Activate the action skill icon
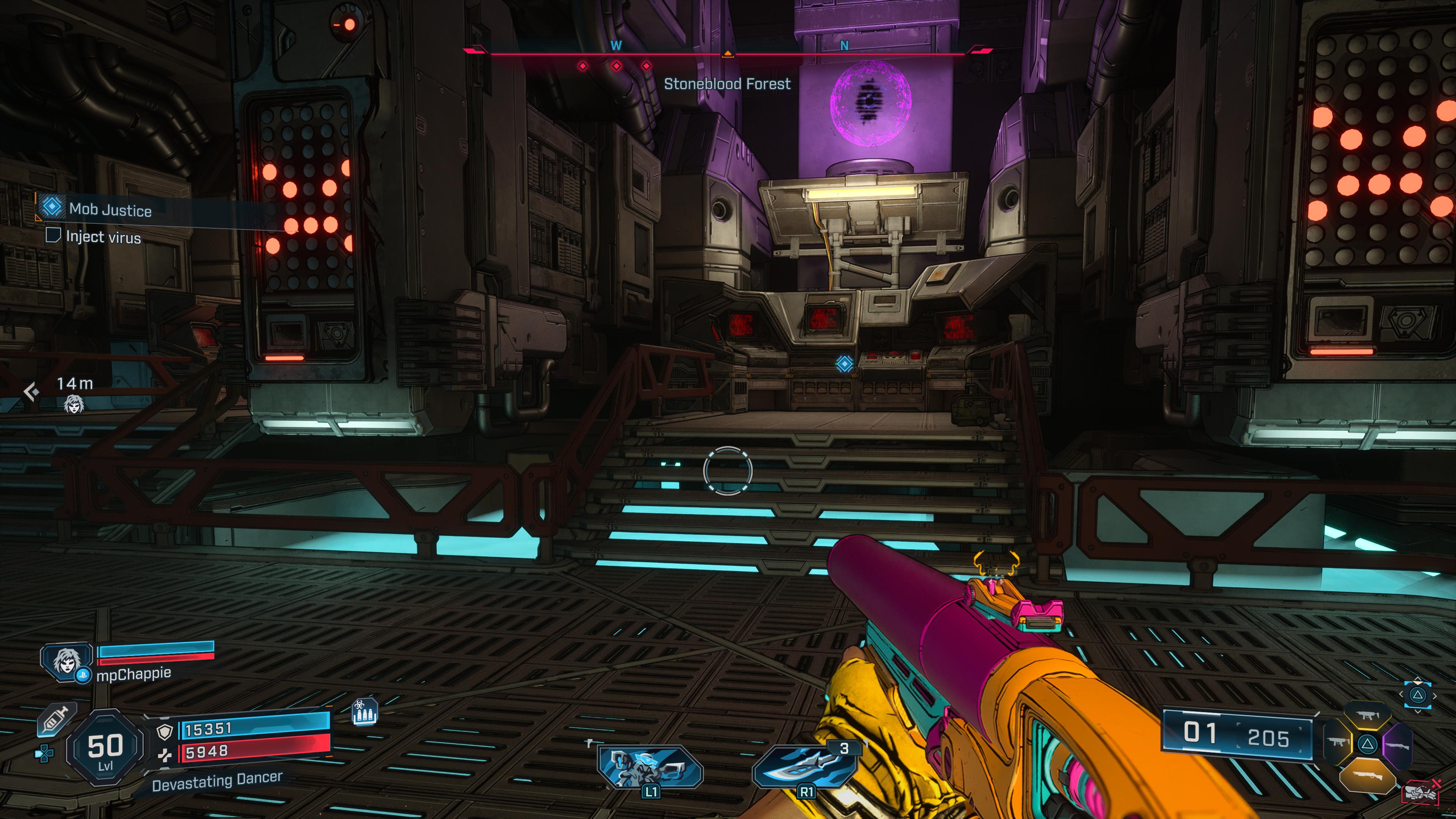Viewport: 1456px width, 819px height. [650, 767]
